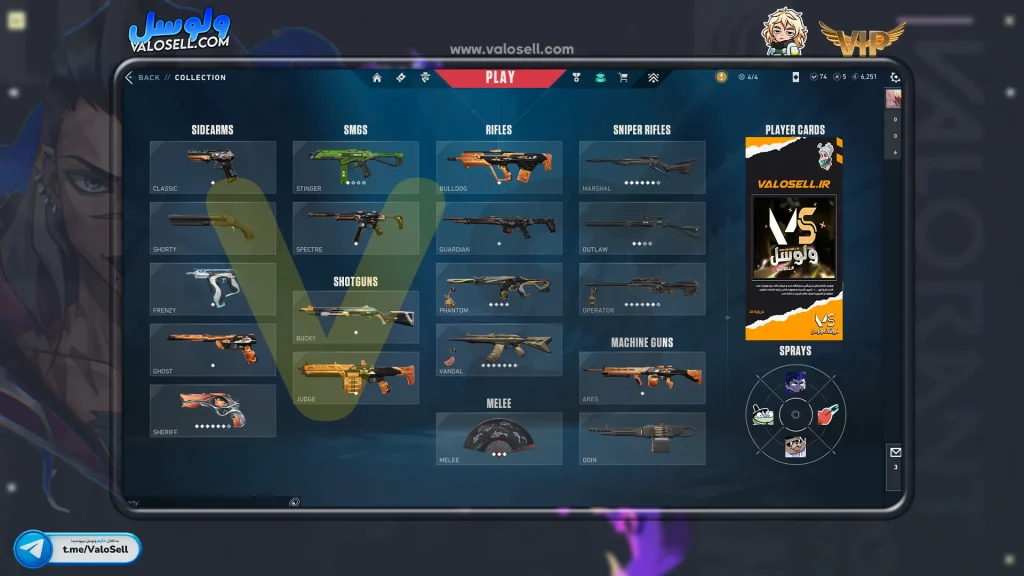Select the Operator sniper rifle slot
This screenshot has height=576, width=1024.
tap(642, 289)
